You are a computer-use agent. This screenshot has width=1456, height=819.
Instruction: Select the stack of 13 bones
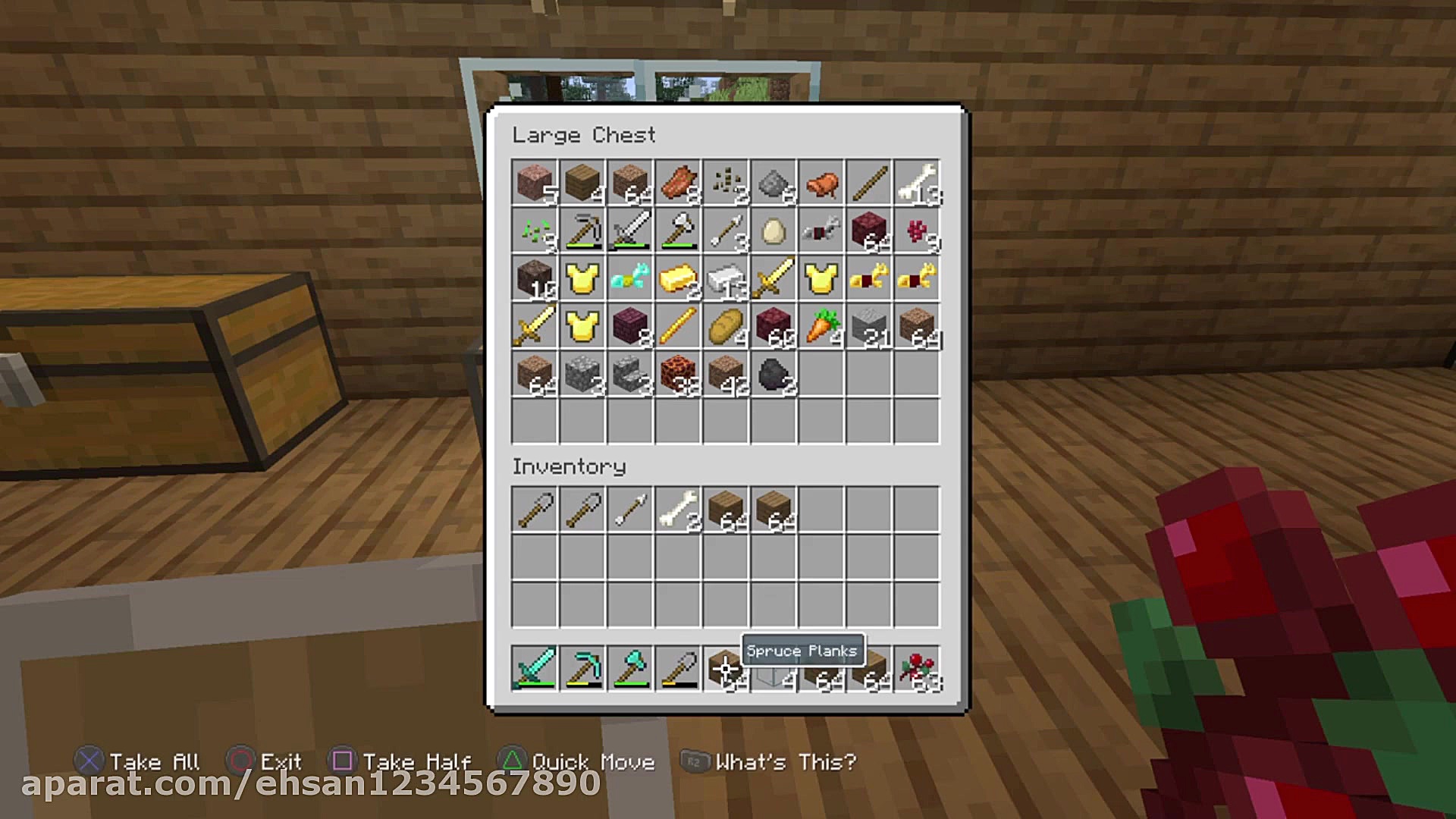pos(917,183)
